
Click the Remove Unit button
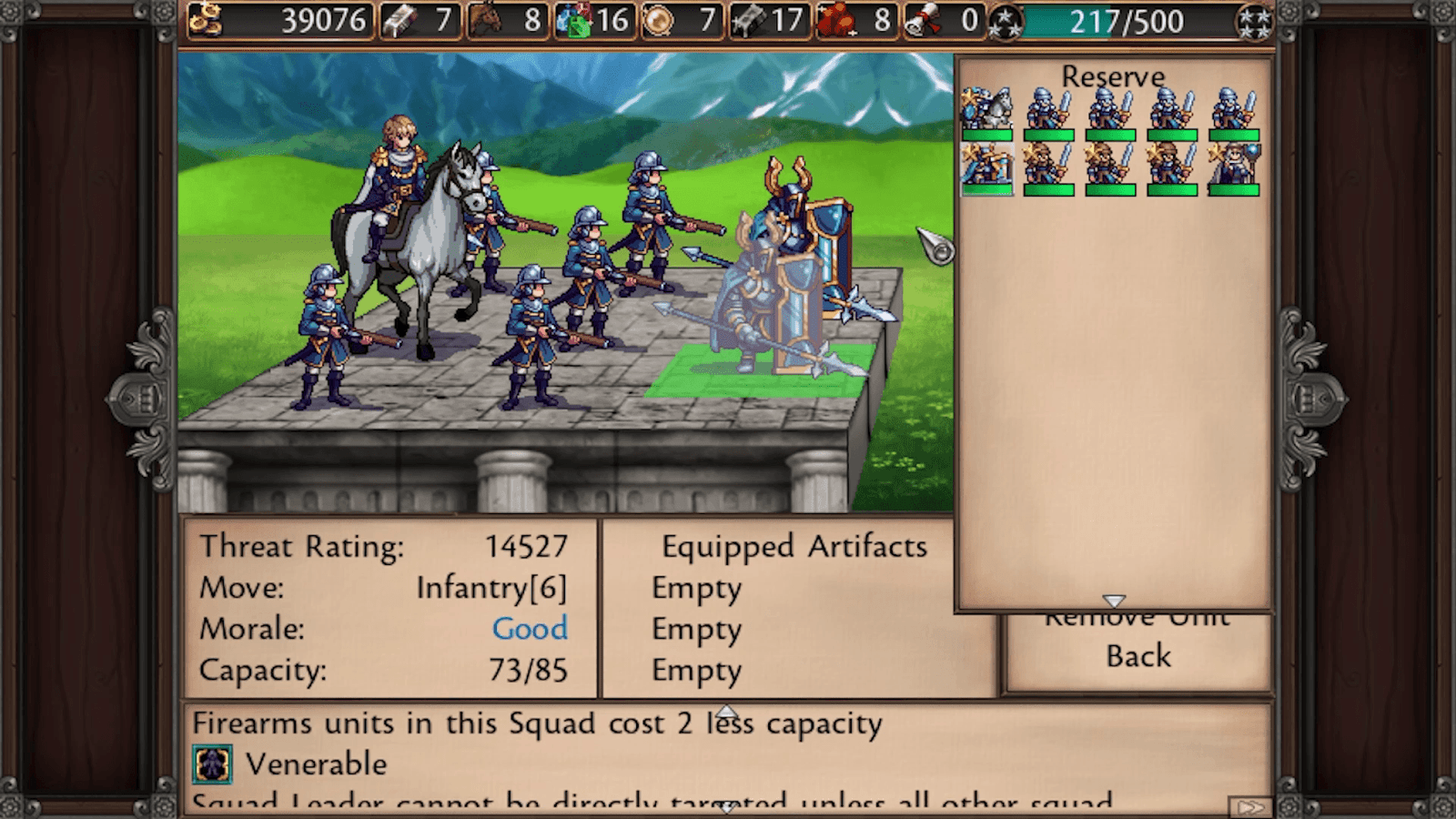(1137, 615)
